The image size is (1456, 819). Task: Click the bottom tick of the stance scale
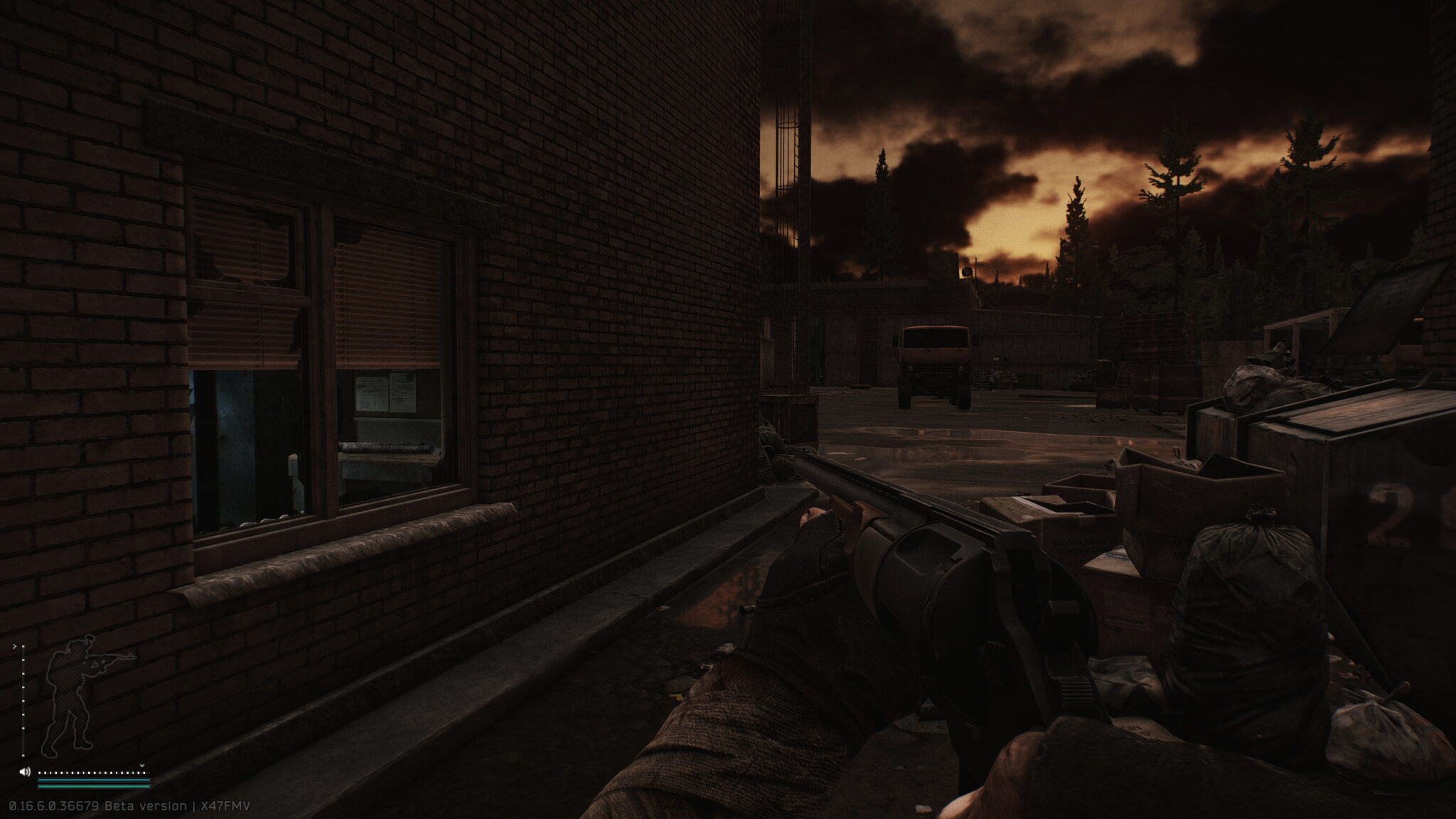coord(23,755)
